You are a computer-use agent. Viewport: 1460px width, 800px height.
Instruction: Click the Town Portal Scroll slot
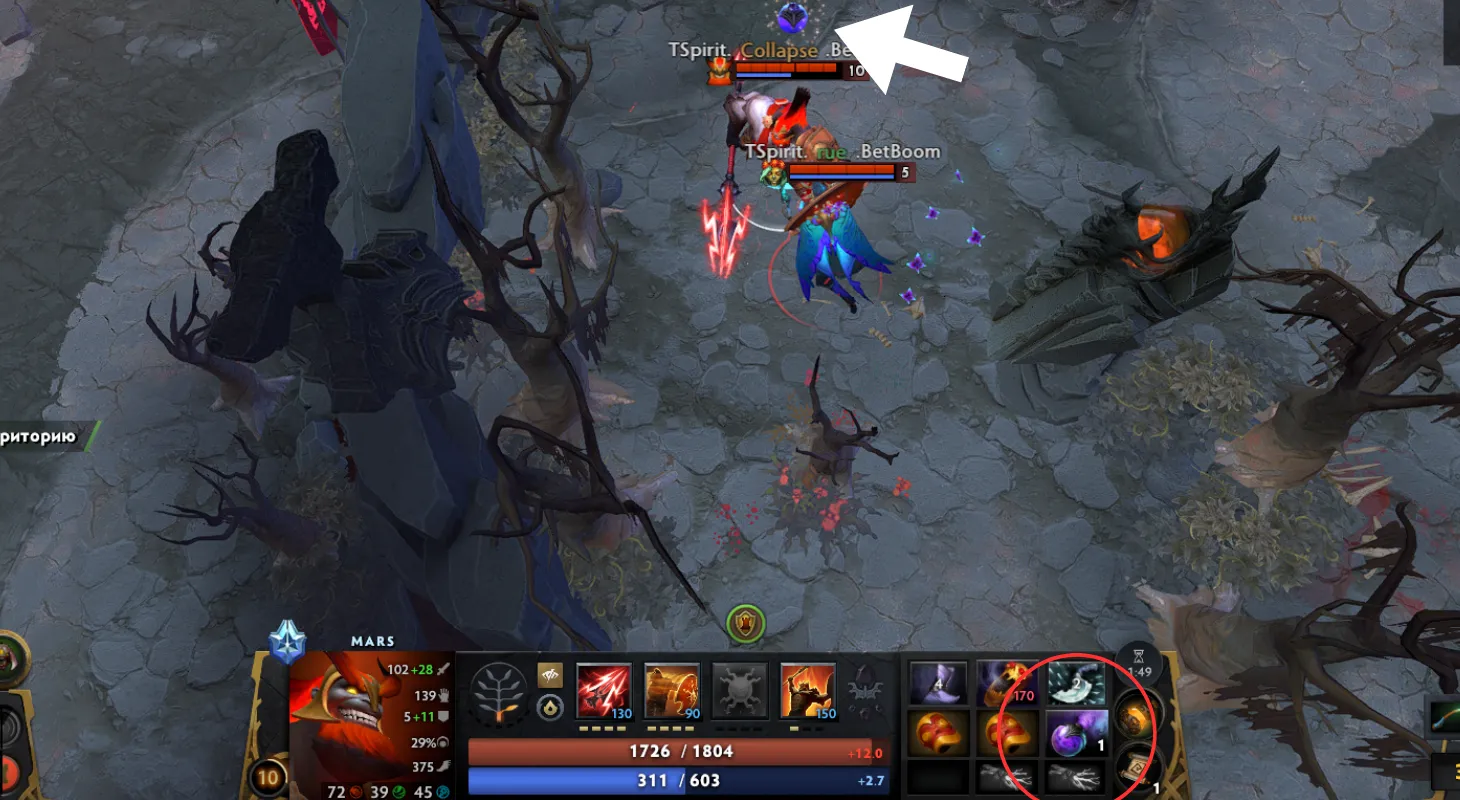1139,767
